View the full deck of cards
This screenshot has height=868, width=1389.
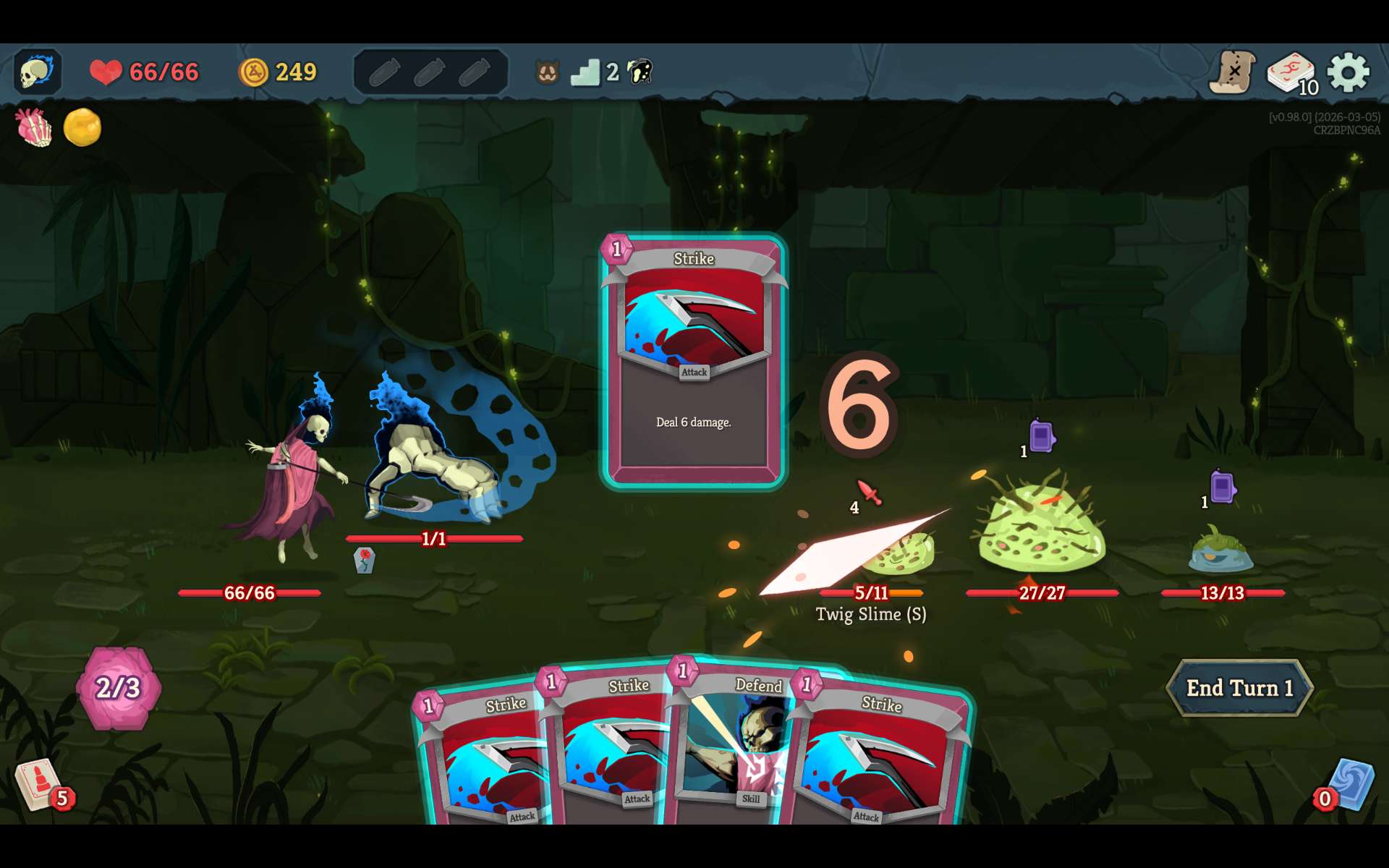pos(1291,74)
